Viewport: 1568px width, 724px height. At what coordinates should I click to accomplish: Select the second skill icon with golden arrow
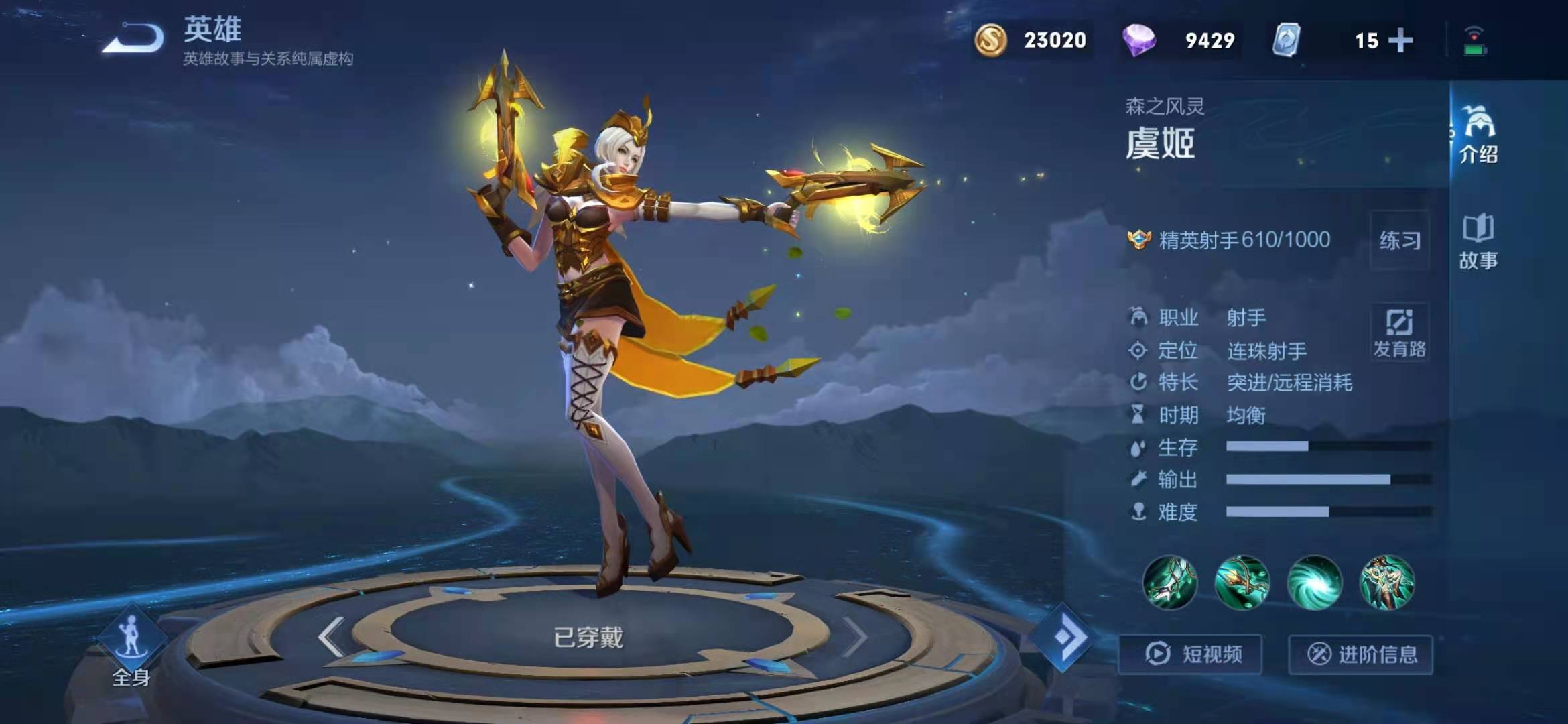coord(1242,583)
